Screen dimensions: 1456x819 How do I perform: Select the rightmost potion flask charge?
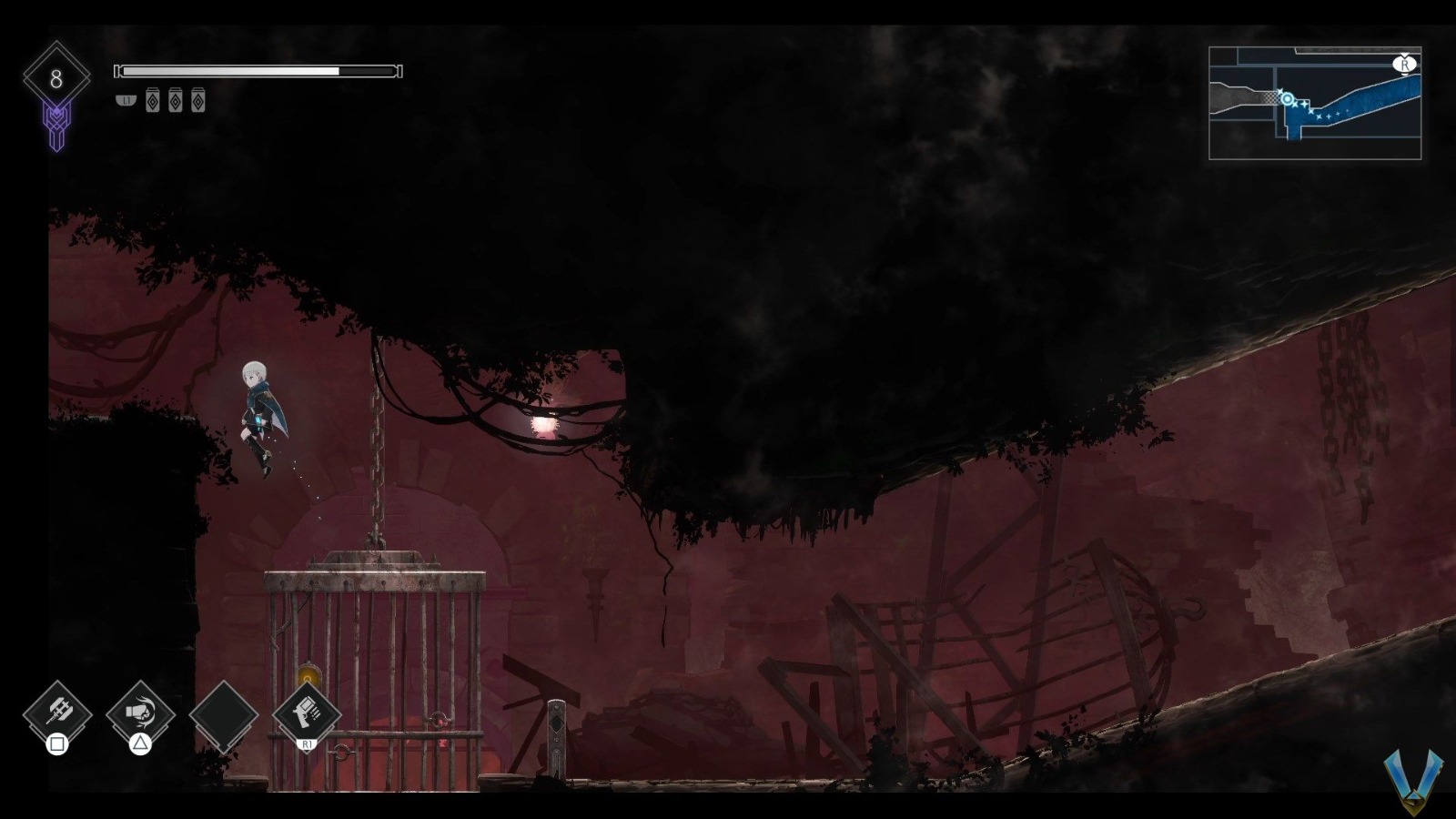pos(198,101)
